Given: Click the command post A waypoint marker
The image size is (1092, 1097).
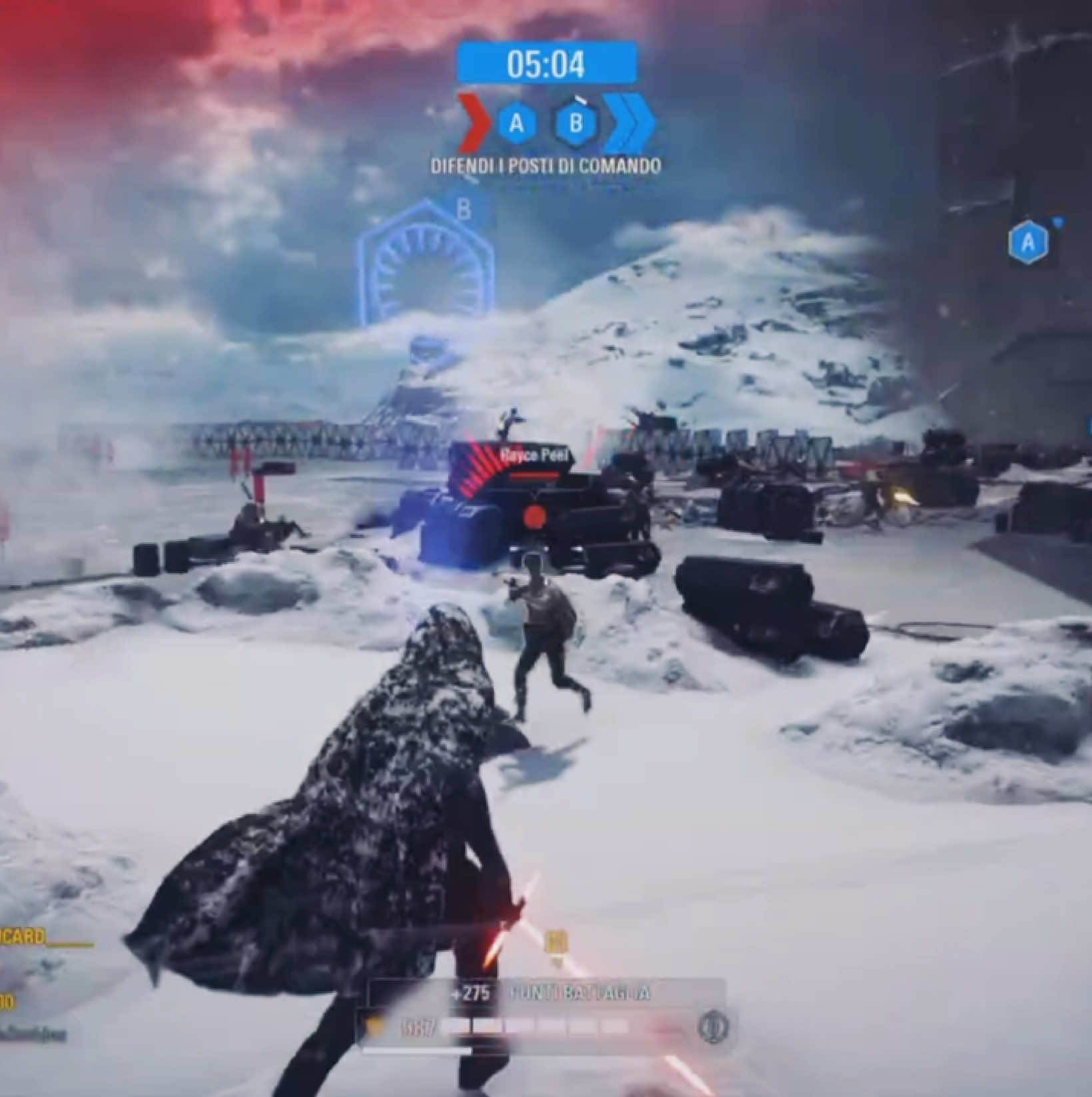Looking at the screenshot, I should [x=1028, y=242].
